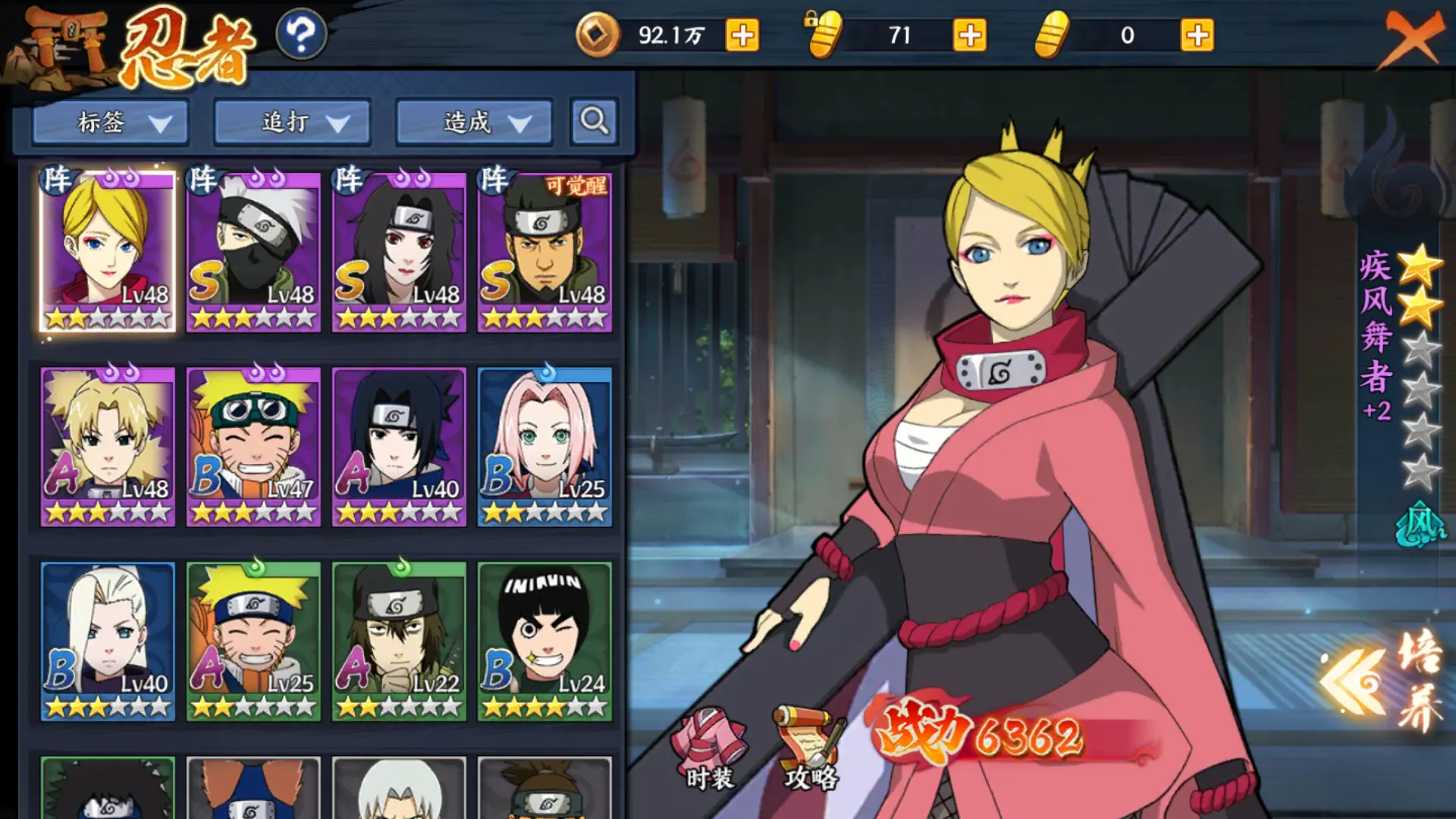Pick the Sasuke Lv40 ninja card
The image size is (1456, 819).
(x=399, y=446)
